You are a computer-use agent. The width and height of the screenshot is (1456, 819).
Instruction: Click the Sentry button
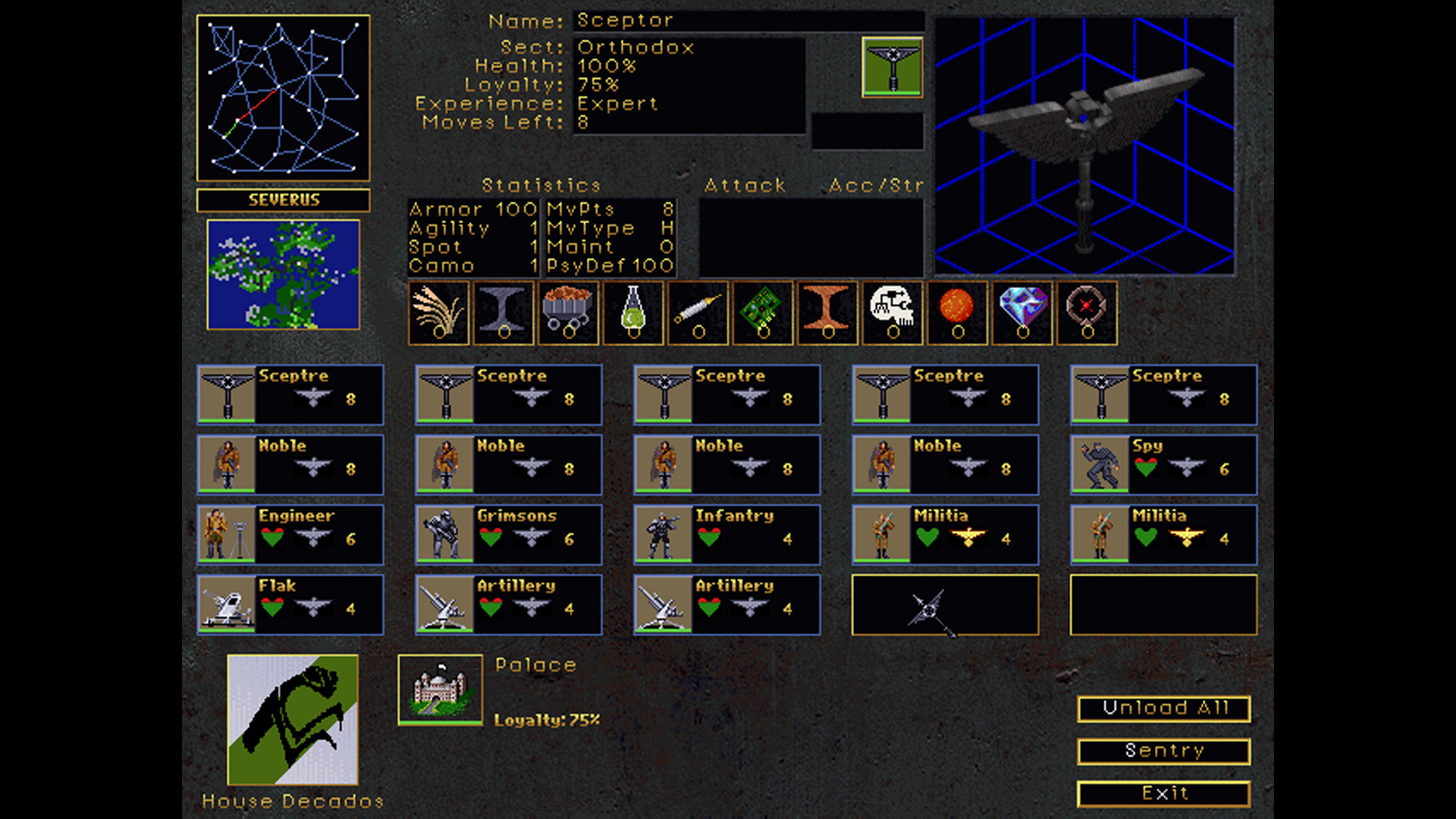pyautogui.click(x=1164, y=751)
